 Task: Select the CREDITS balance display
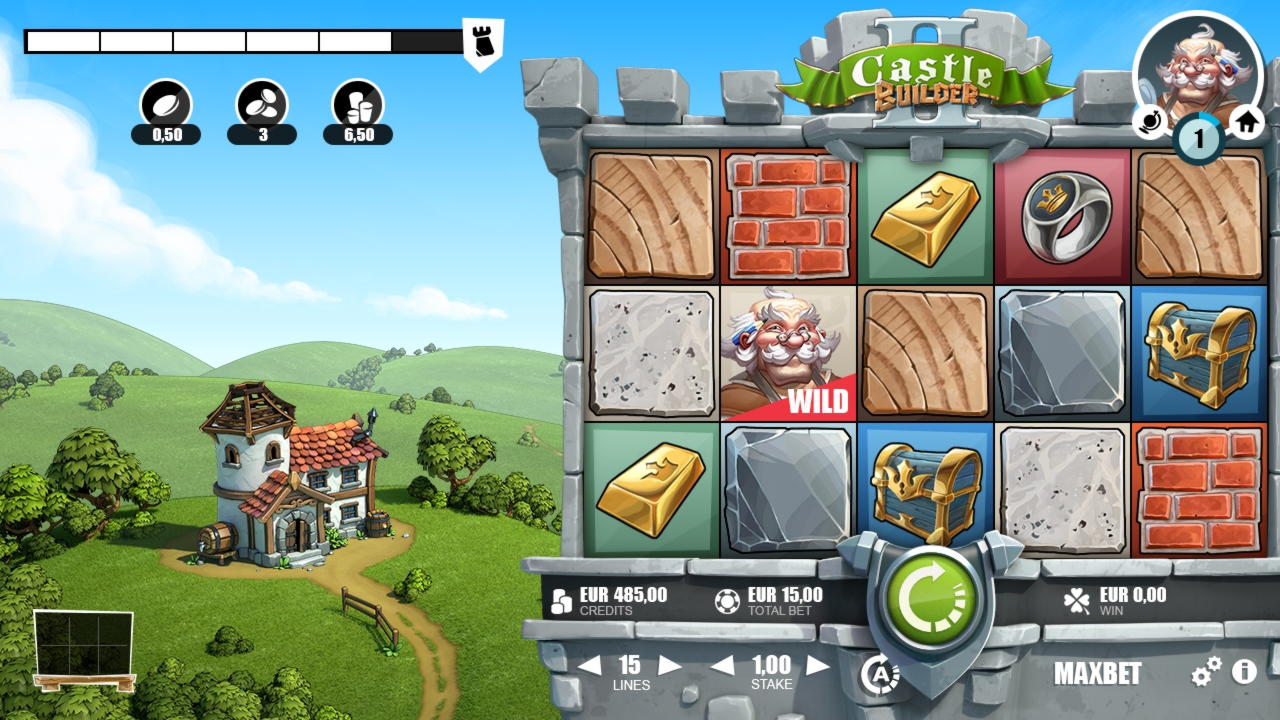tap(610, 599)
